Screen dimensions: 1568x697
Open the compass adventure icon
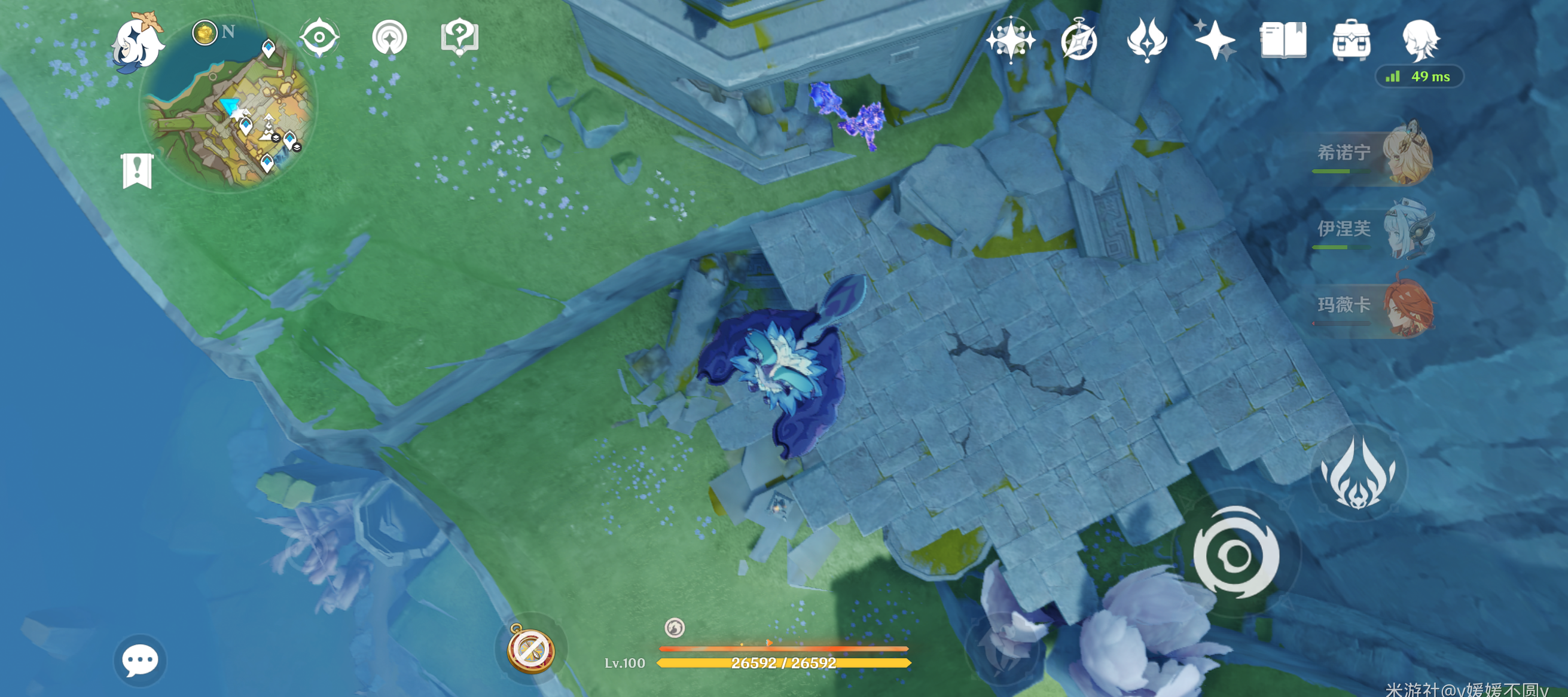pyautogui.click(x=1079, y=40)
